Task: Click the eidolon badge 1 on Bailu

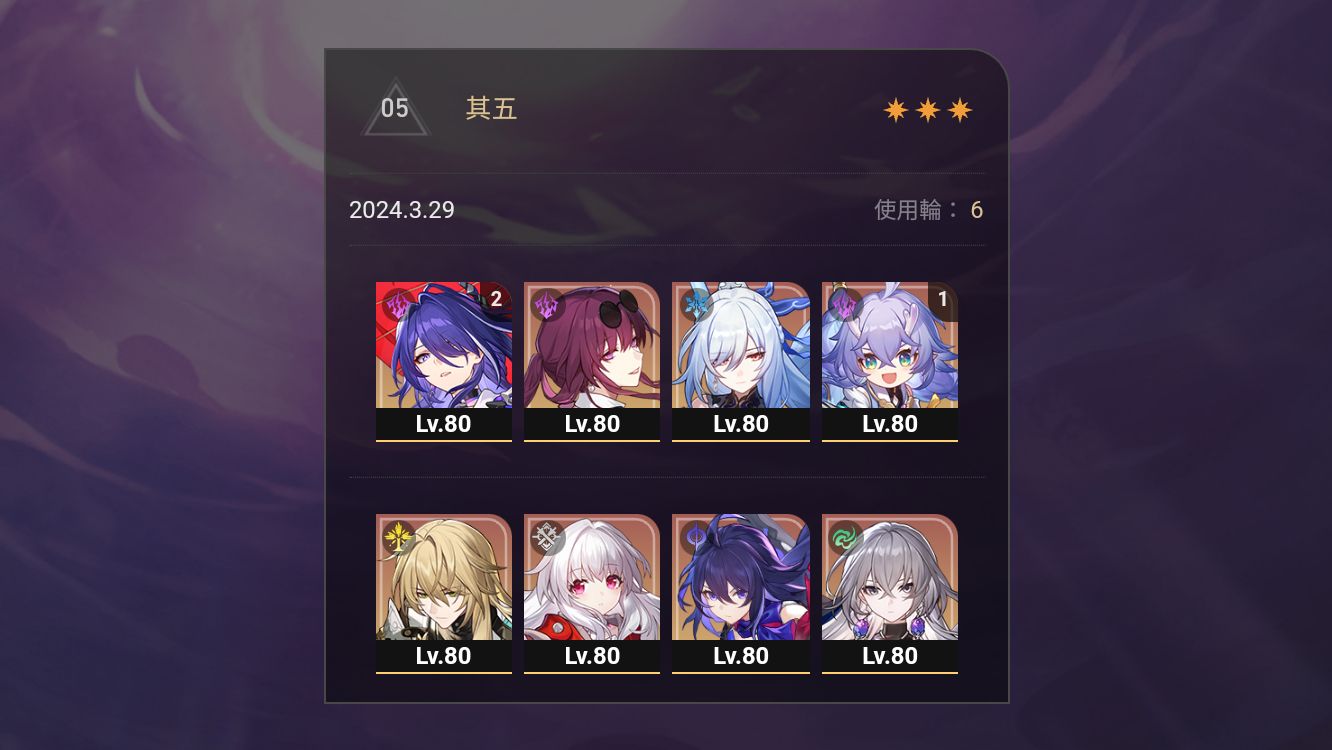Action: pyautogui.click(x=944, y=297)
